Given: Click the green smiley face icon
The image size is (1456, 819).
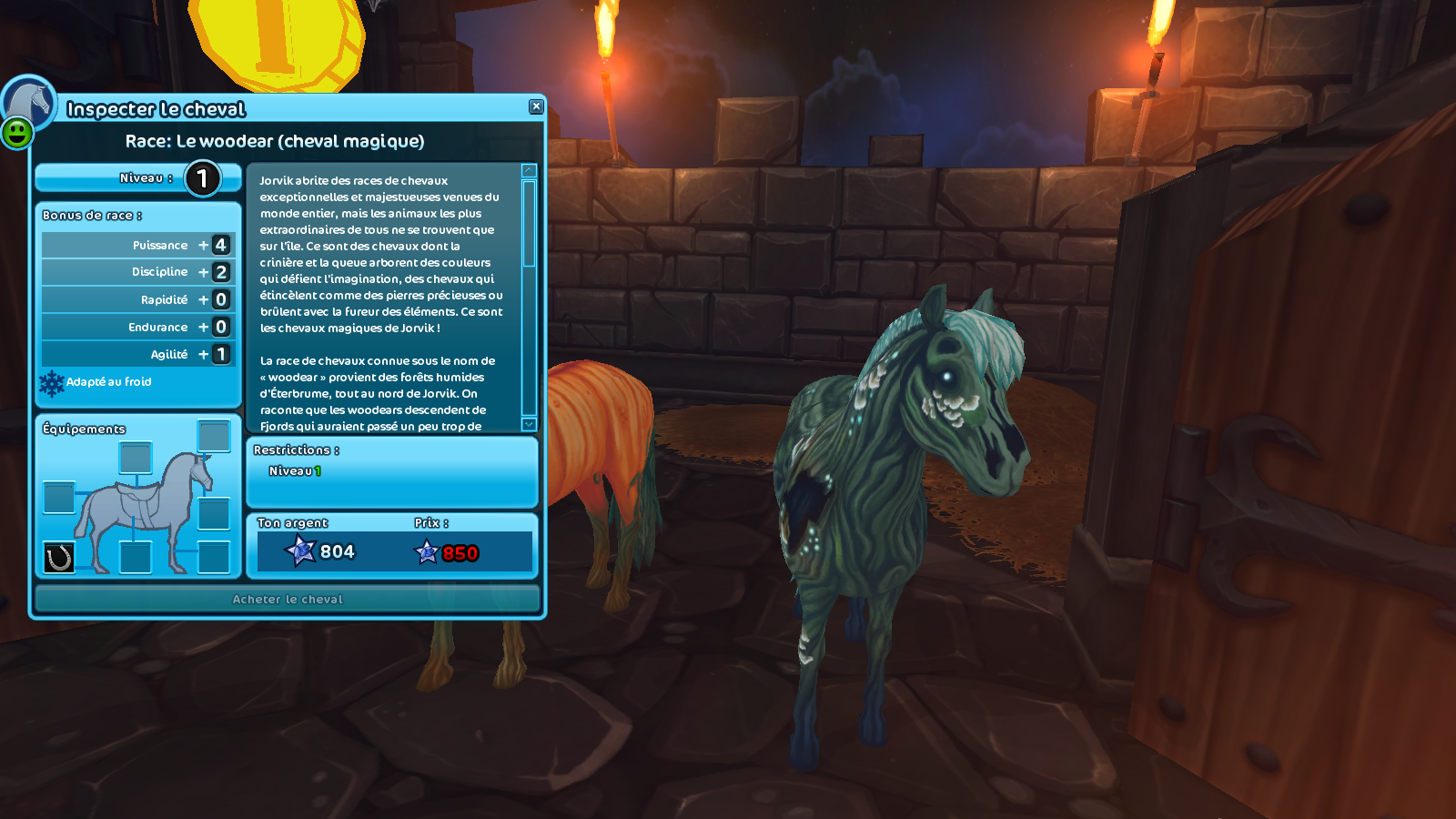Looking at the screenshot, I should 17,134.
